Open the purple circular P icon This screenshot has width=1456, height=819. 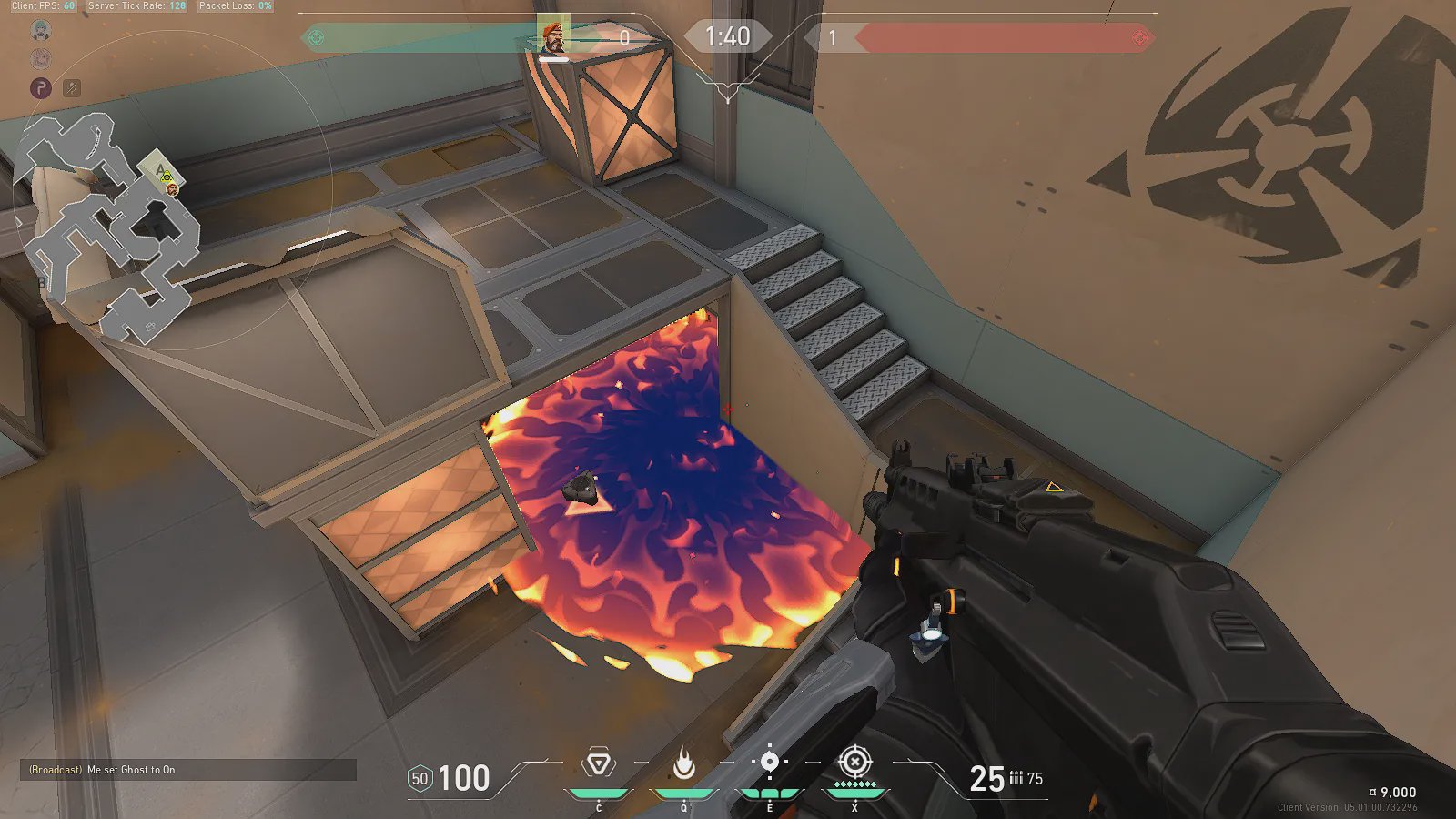[41, 88]
